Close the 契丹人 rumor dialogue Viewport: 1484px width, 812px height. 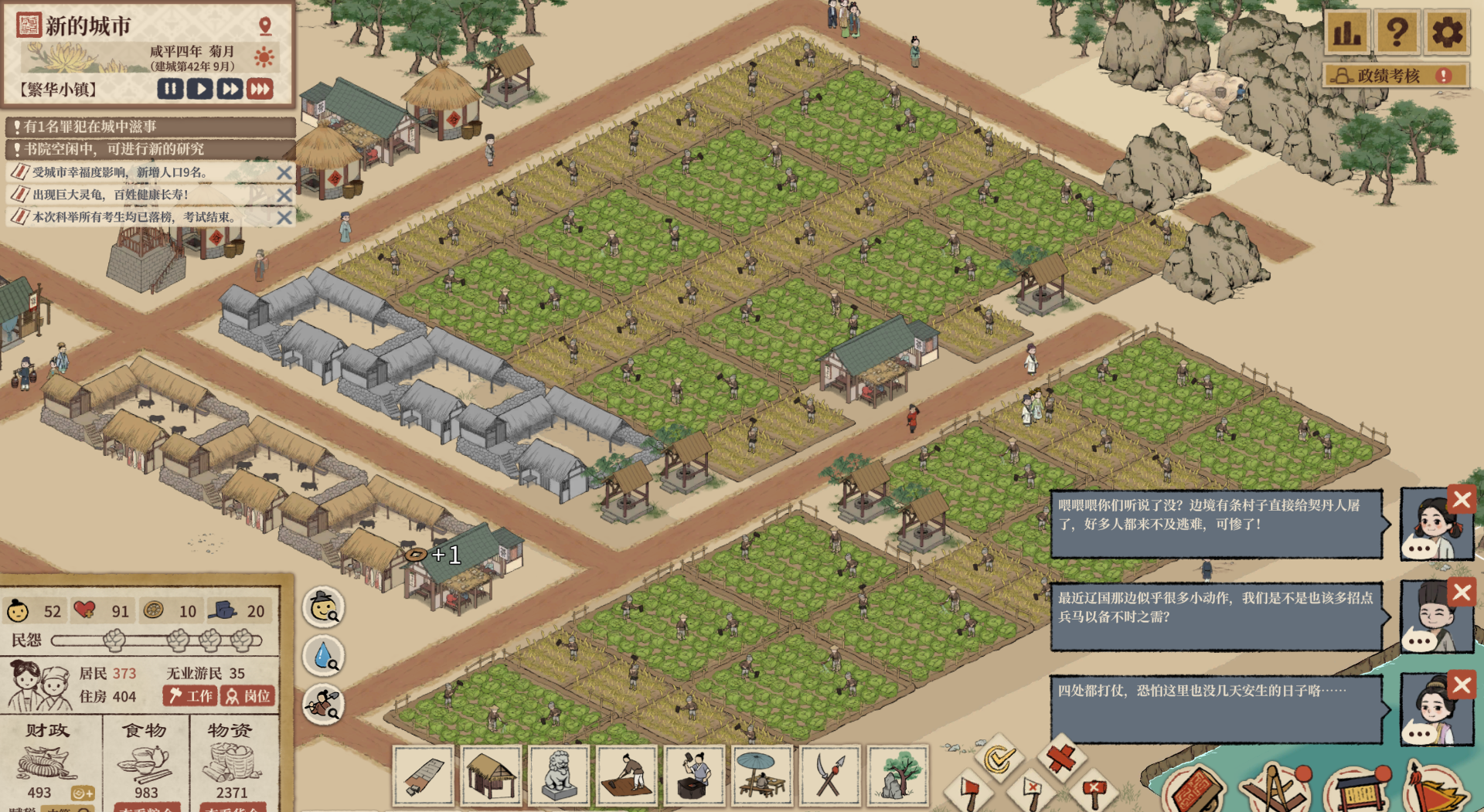[x=1461, y=500]
